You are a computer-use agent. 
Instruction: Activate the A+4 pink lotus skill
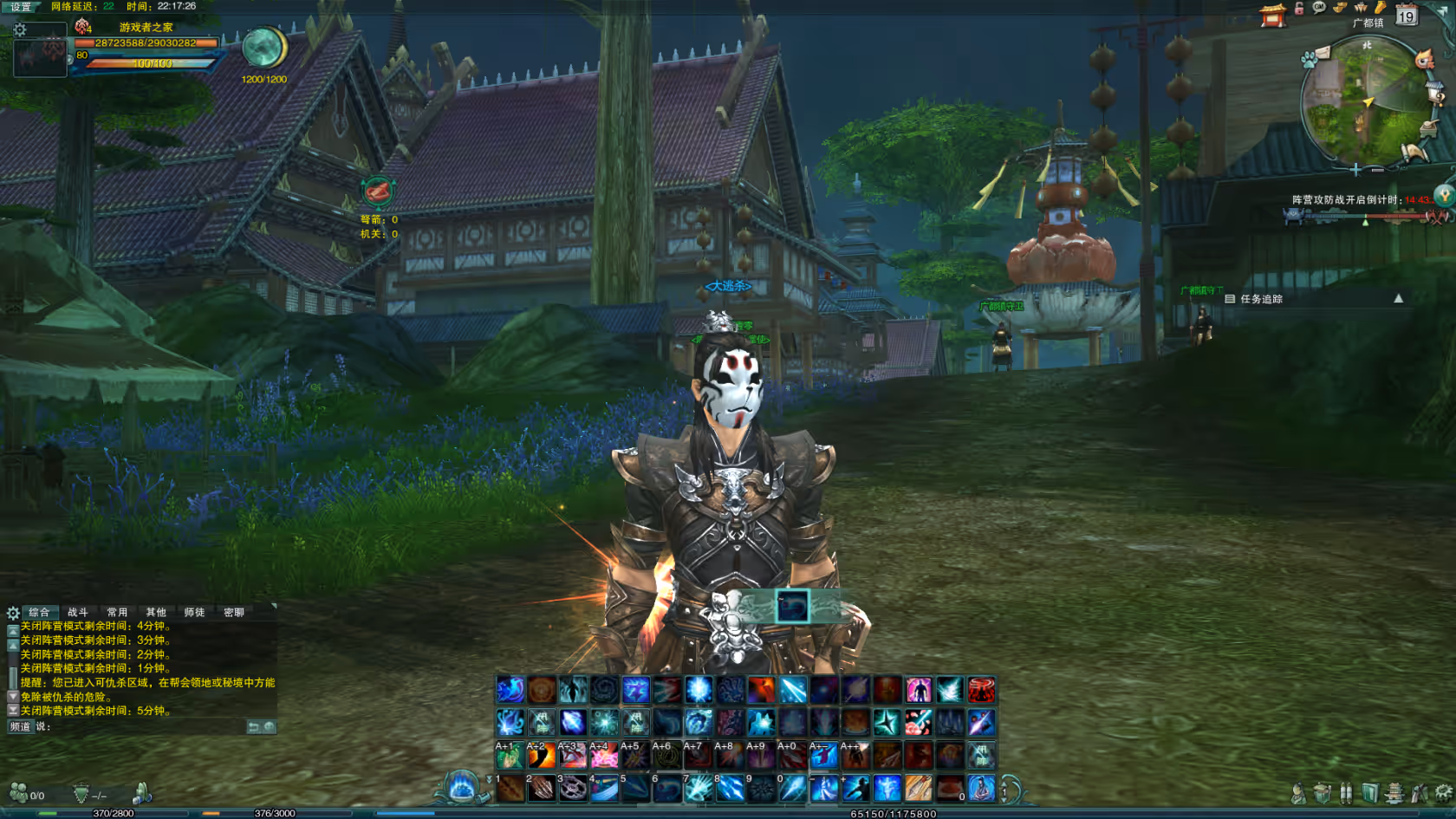point(604,756)
